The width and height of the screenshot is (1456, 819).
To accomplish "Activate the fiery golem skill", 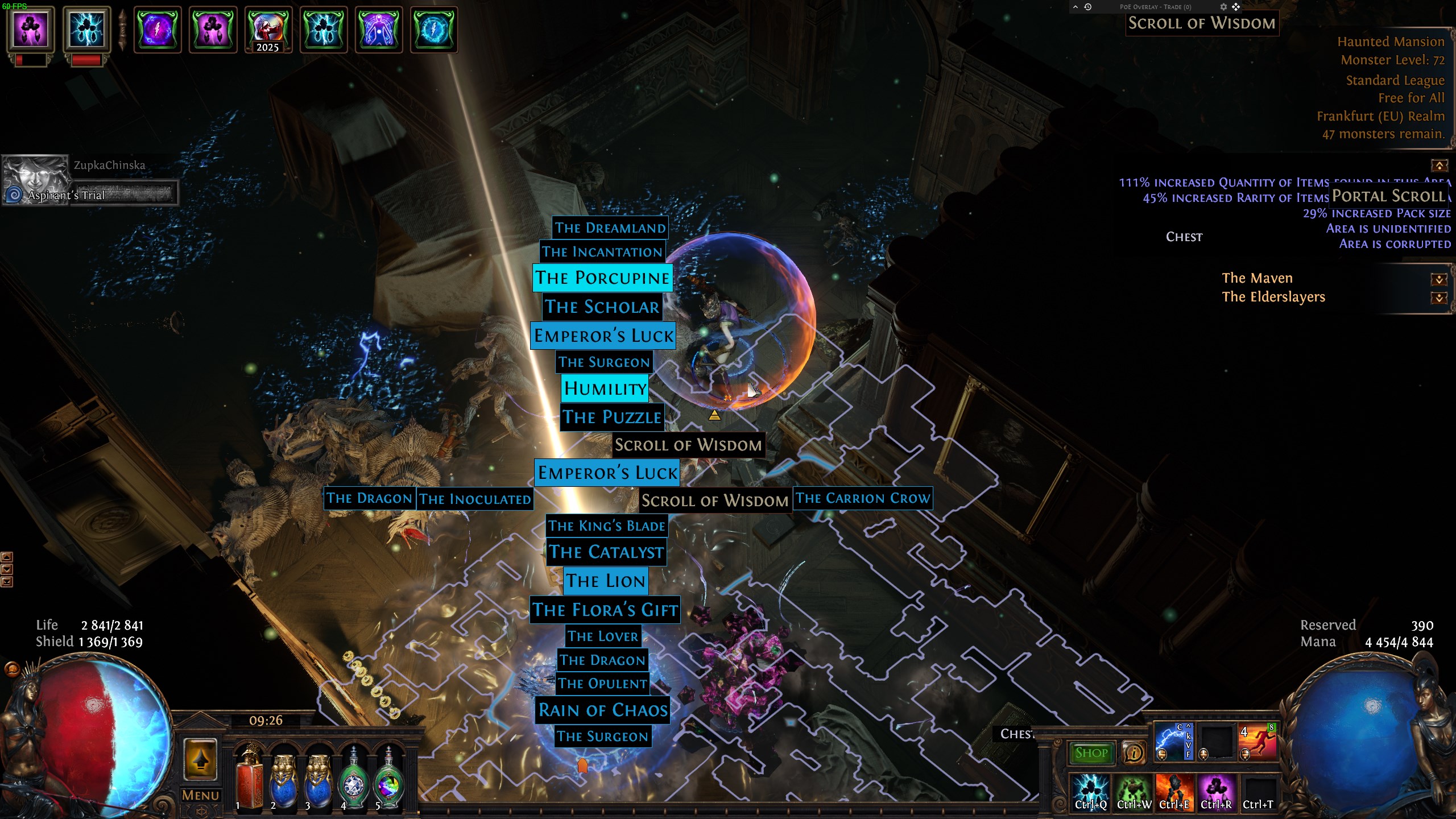I will click(1174, 791).
